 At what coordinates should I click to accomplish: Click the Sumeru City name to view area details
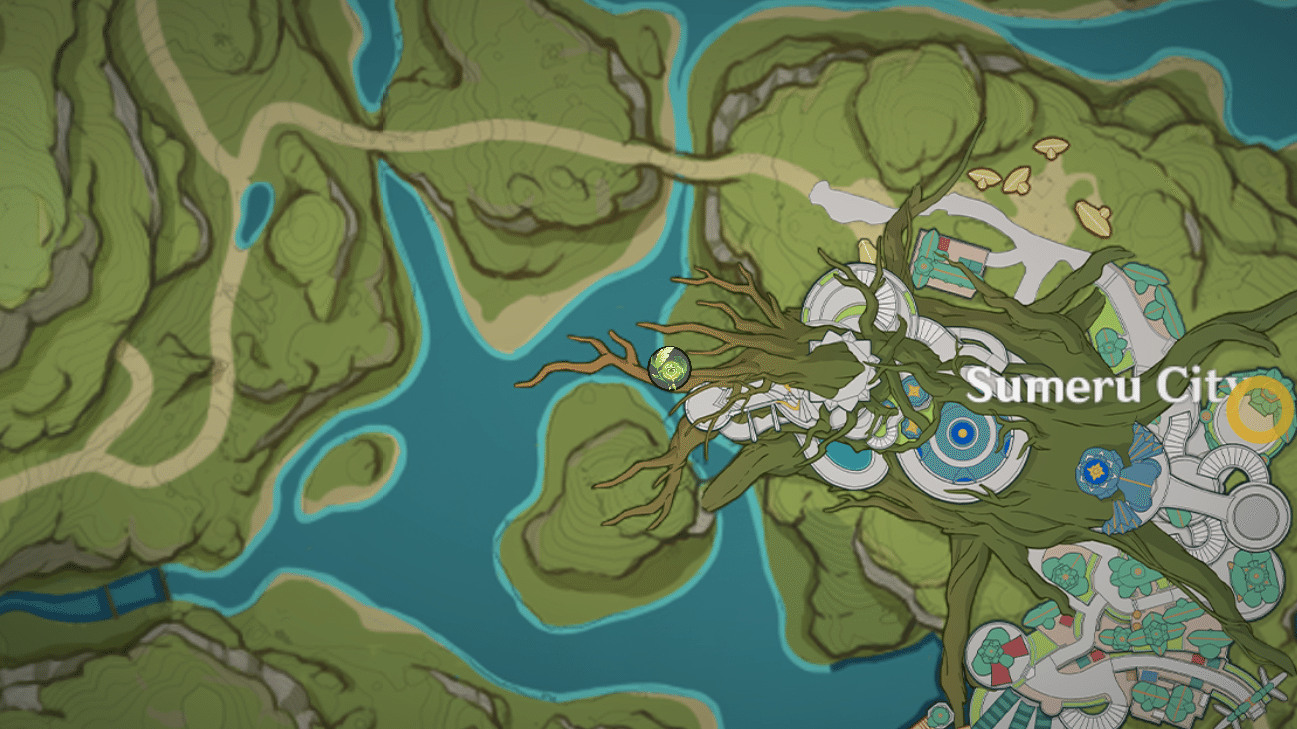click(x=1100, y=383)
